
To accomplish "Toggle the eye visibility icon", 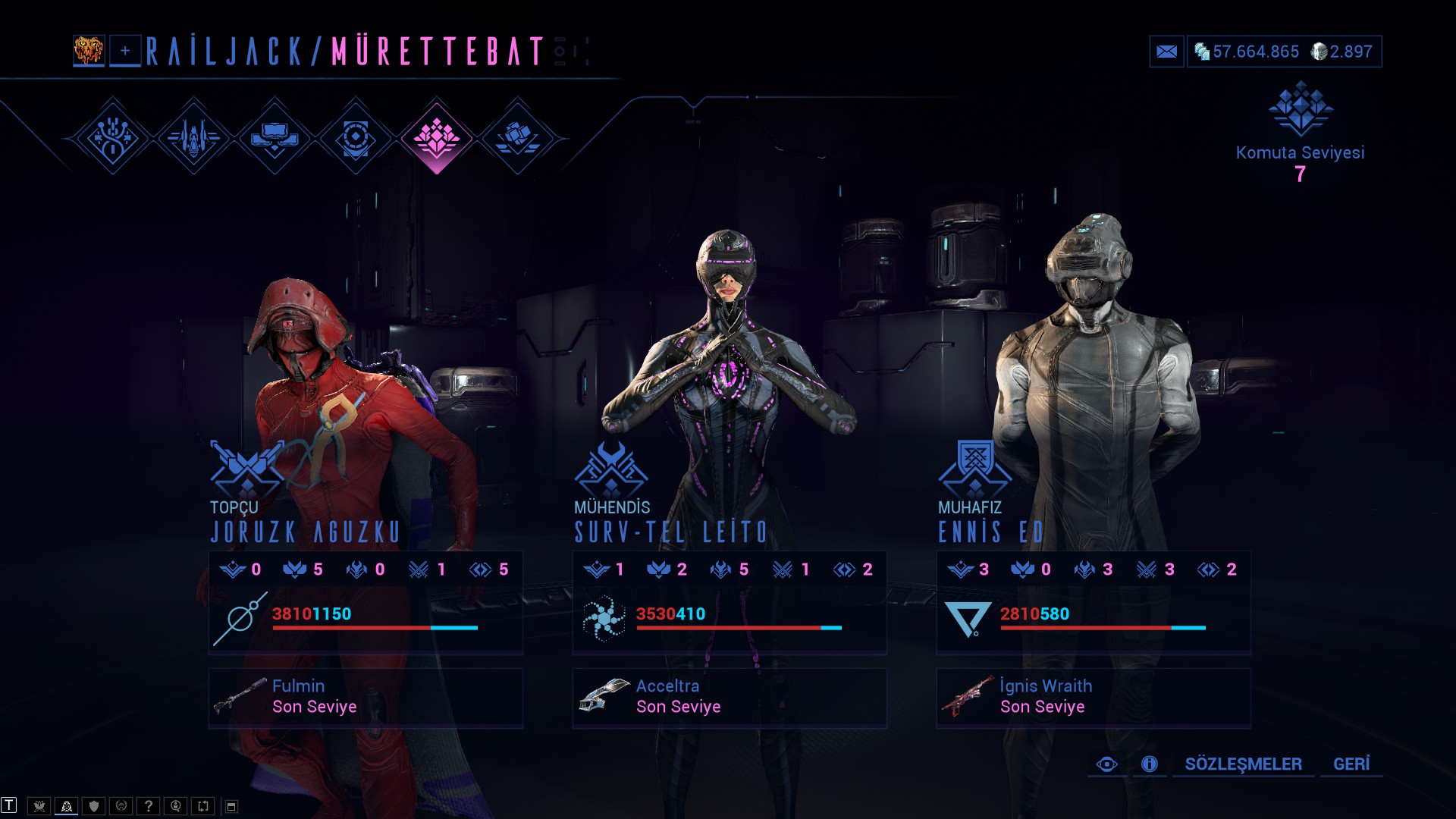I will click(x=1106, y=764).
